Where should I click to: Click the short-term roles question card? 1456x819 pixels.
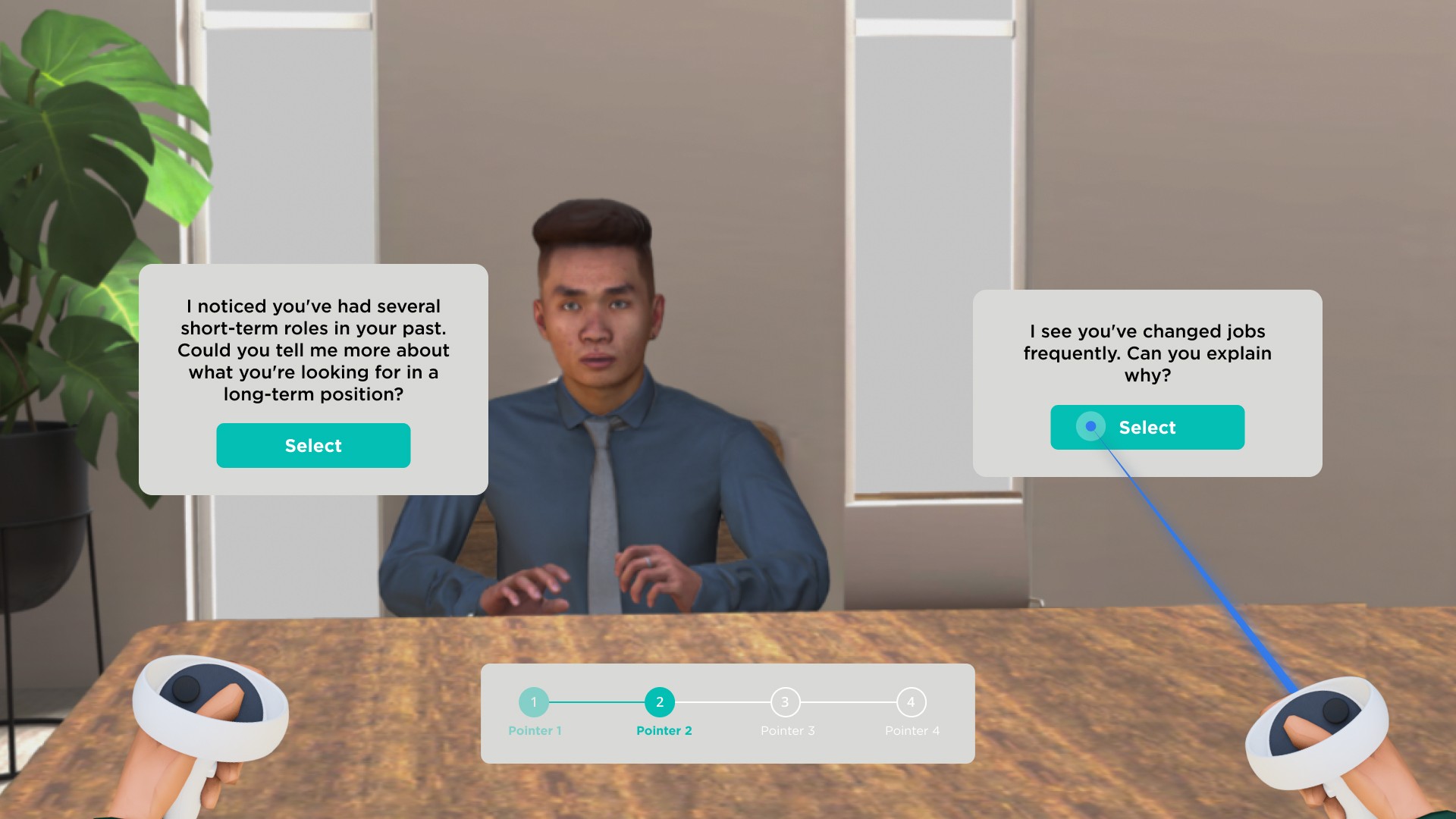[312, 350]
